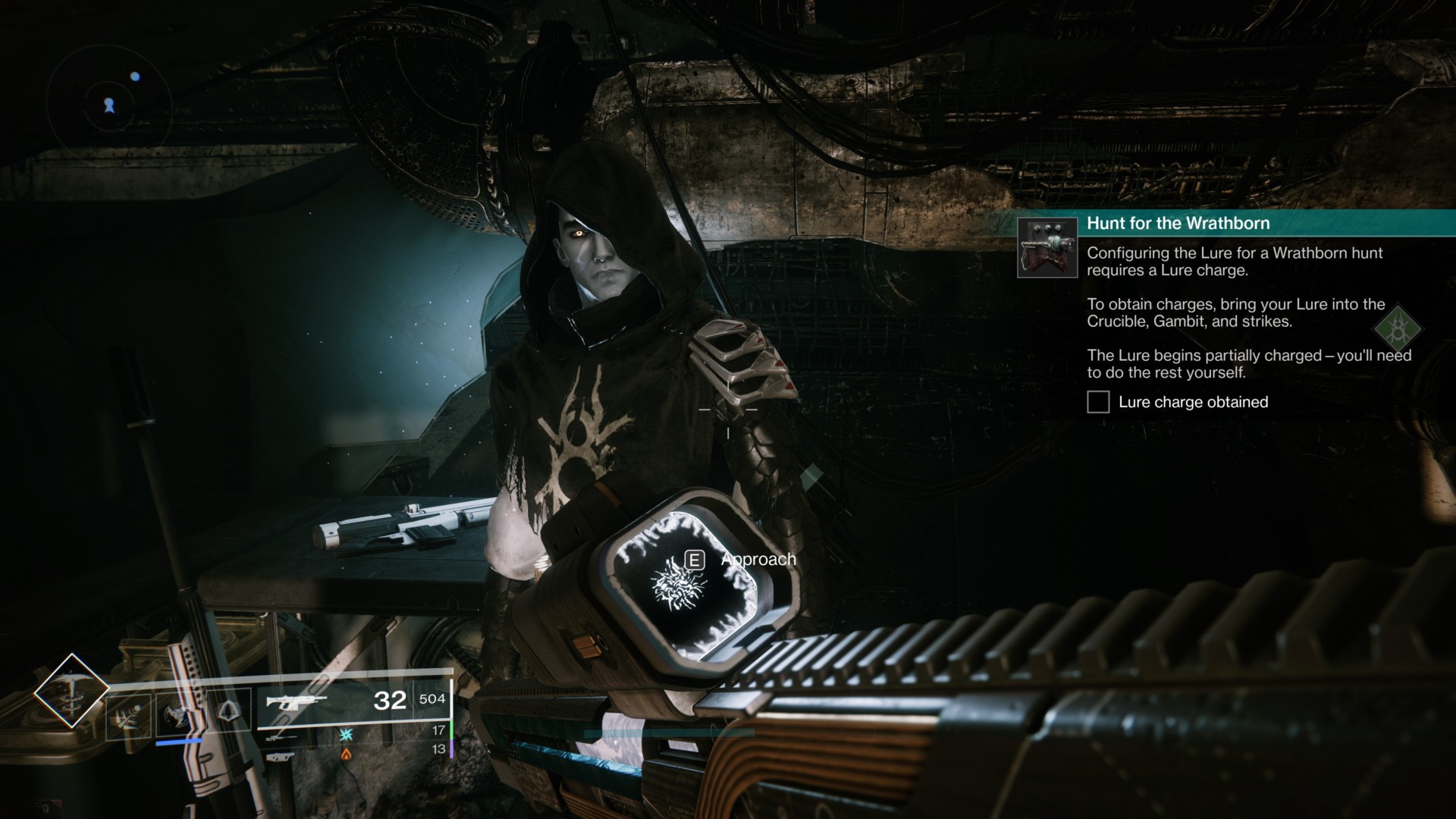Screen dimensions: 1456x819
Task: Choose the axe melee ability icon
Action: 178,714
